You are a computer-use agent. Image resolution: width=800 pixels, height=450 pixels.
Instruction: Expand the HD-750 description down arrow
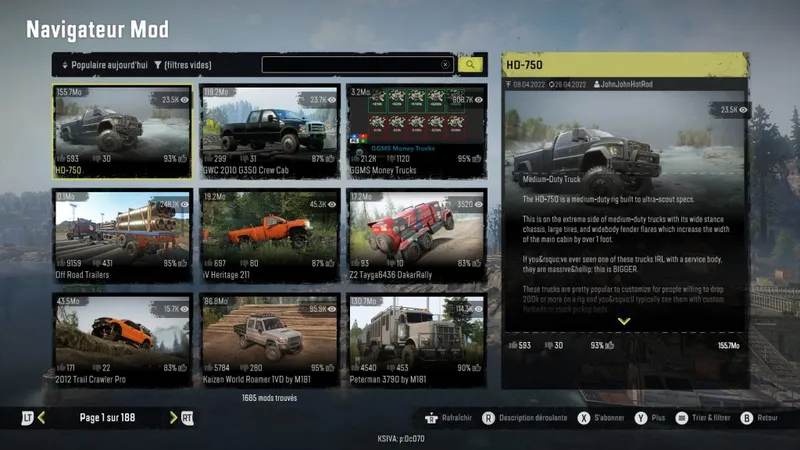coord(624,321)
